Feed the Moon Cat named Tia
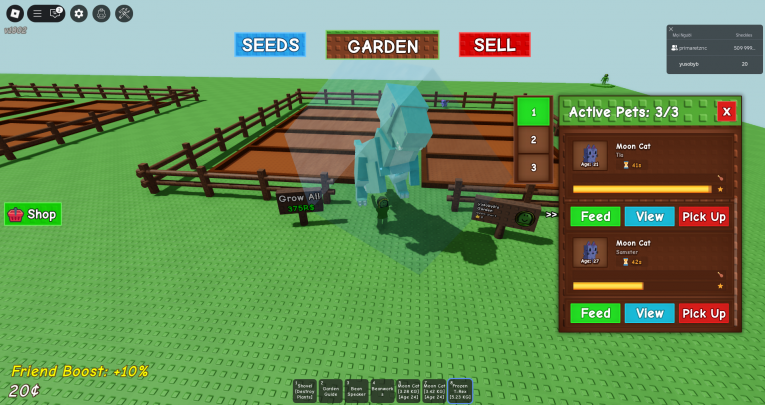 click(x=595, y=216)
